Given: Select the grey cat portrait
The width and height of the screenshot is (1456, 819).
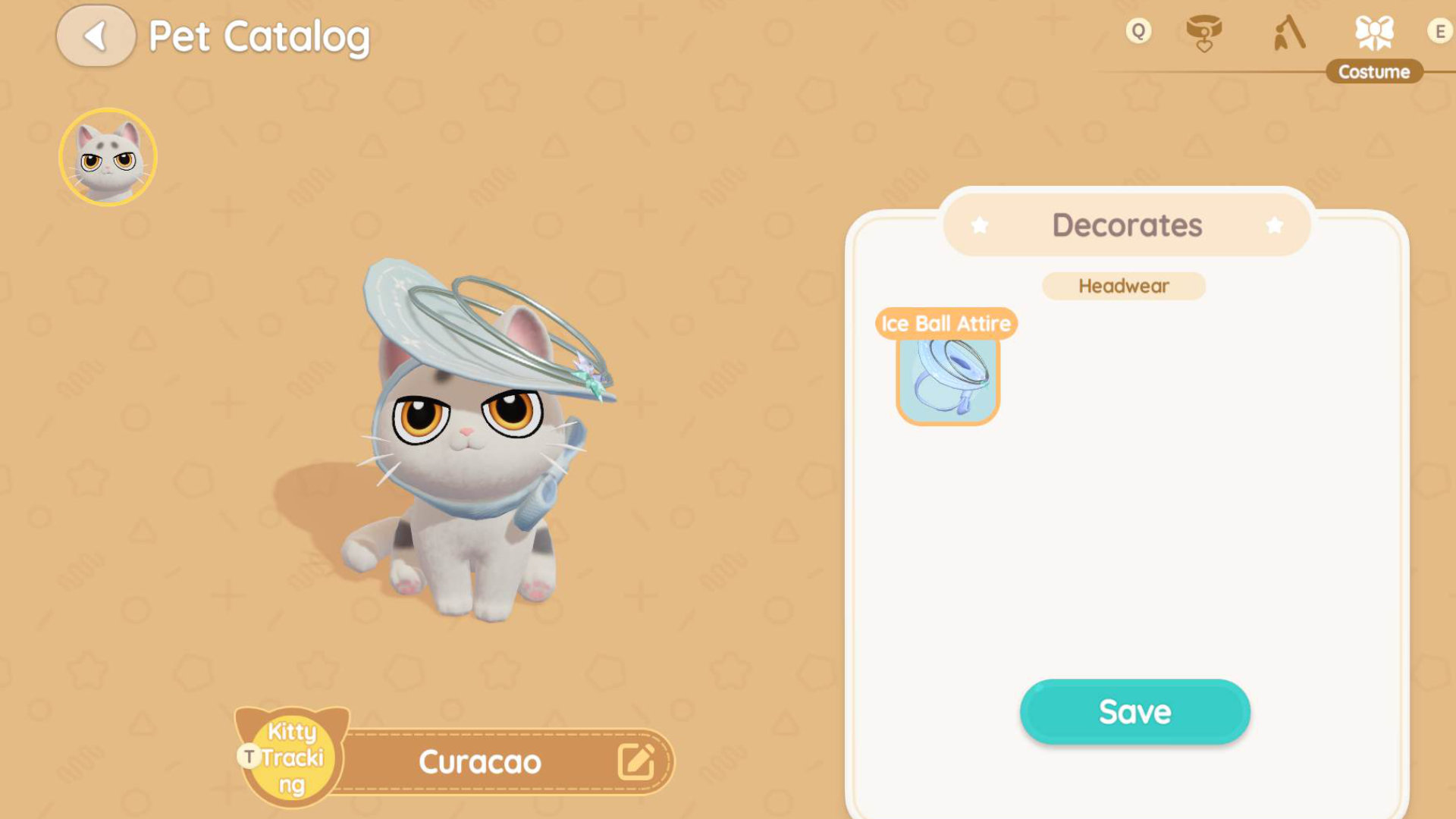Looking at the screenshot, I should [x=108, y=157].
